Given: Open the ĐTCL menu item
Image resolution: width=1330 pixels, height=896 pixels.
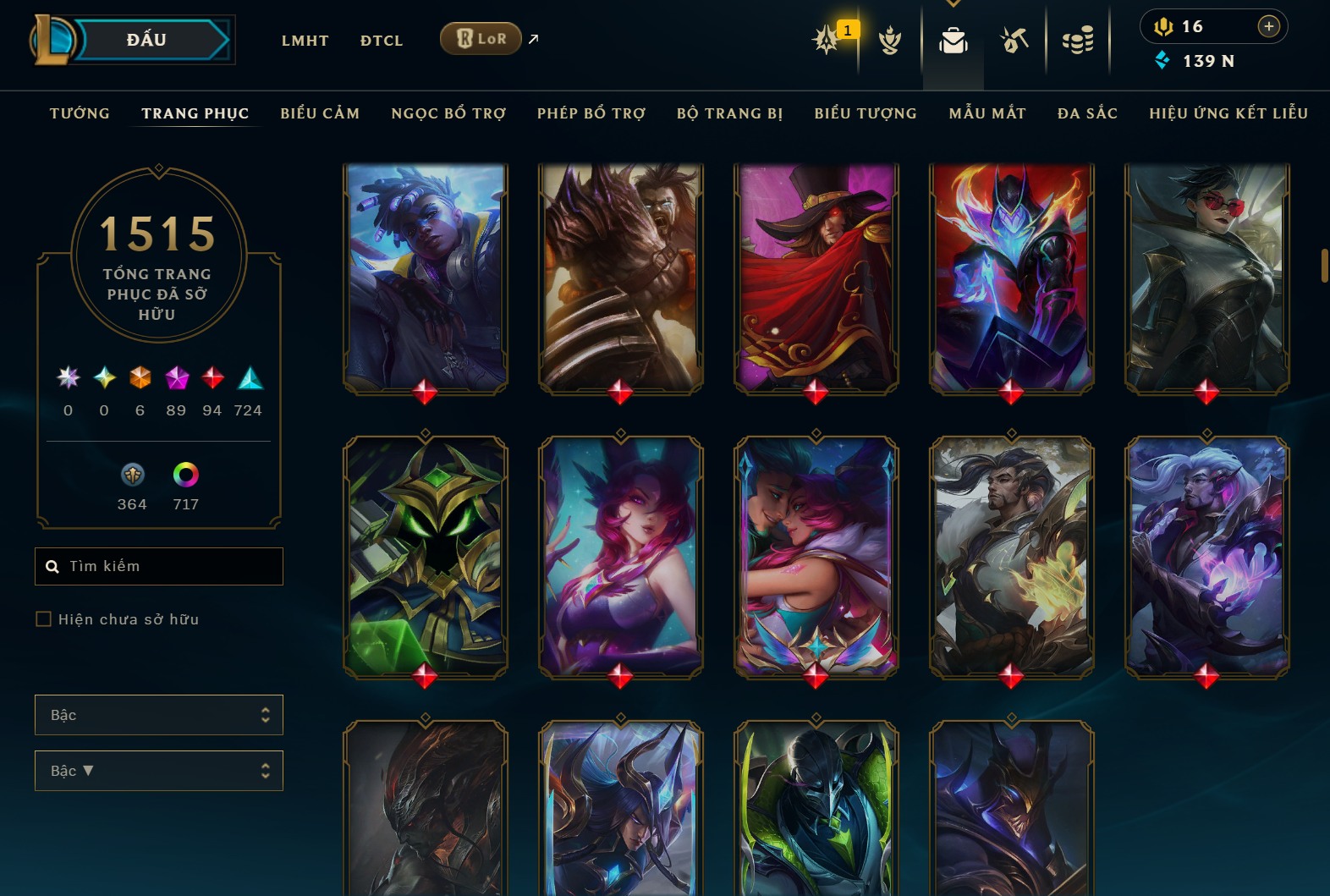Looking at the screenshot, I should (x=381, y=40).
